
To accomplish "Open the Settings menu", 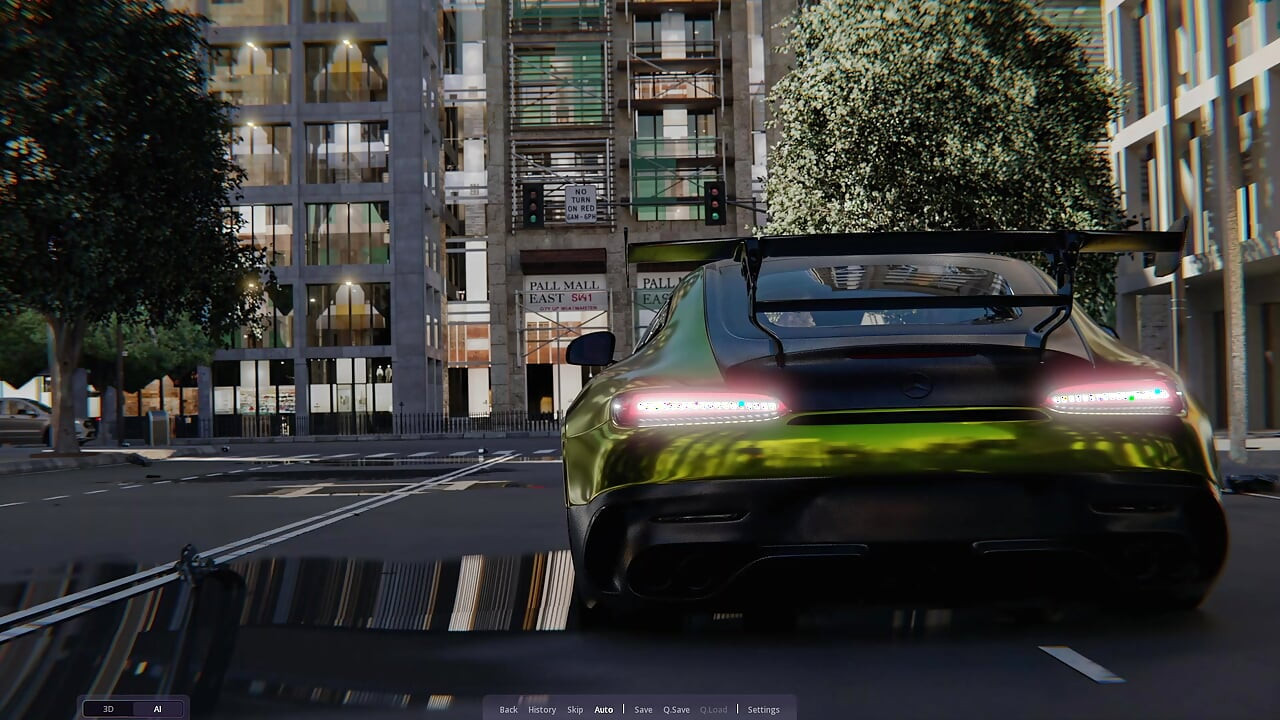I will point(763,710).
